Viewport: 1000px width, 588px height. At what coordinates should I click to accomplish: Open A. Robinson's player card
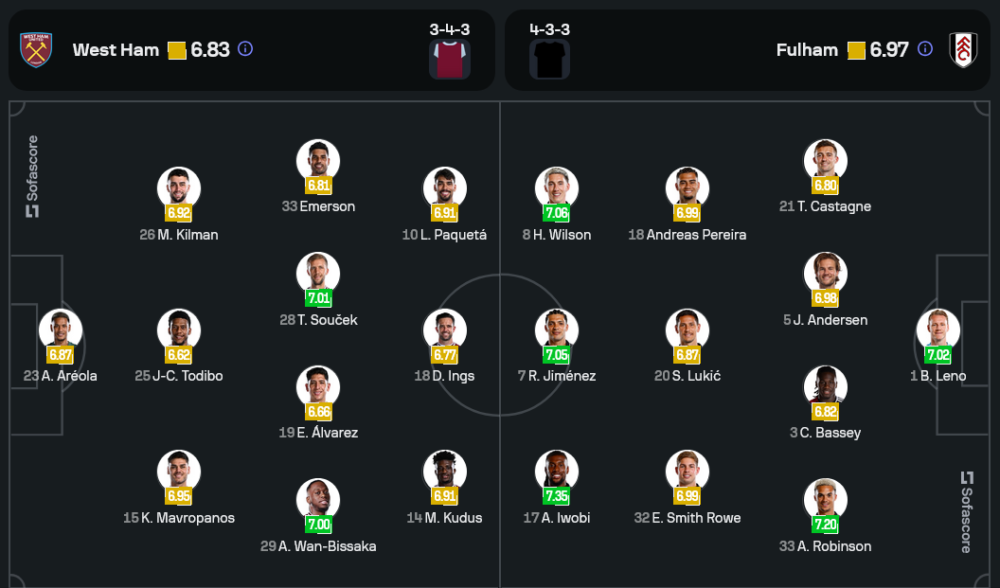click(x=825, y=502)
